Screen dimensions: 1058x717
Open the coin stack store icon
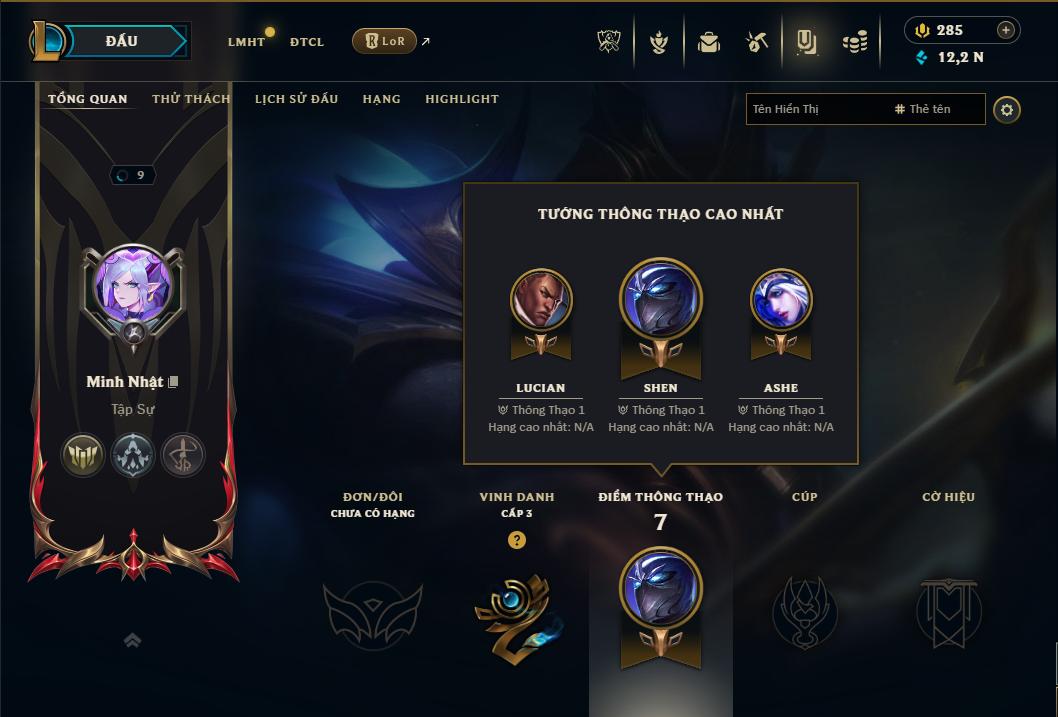pyautogui.click(x=855, y=42)
